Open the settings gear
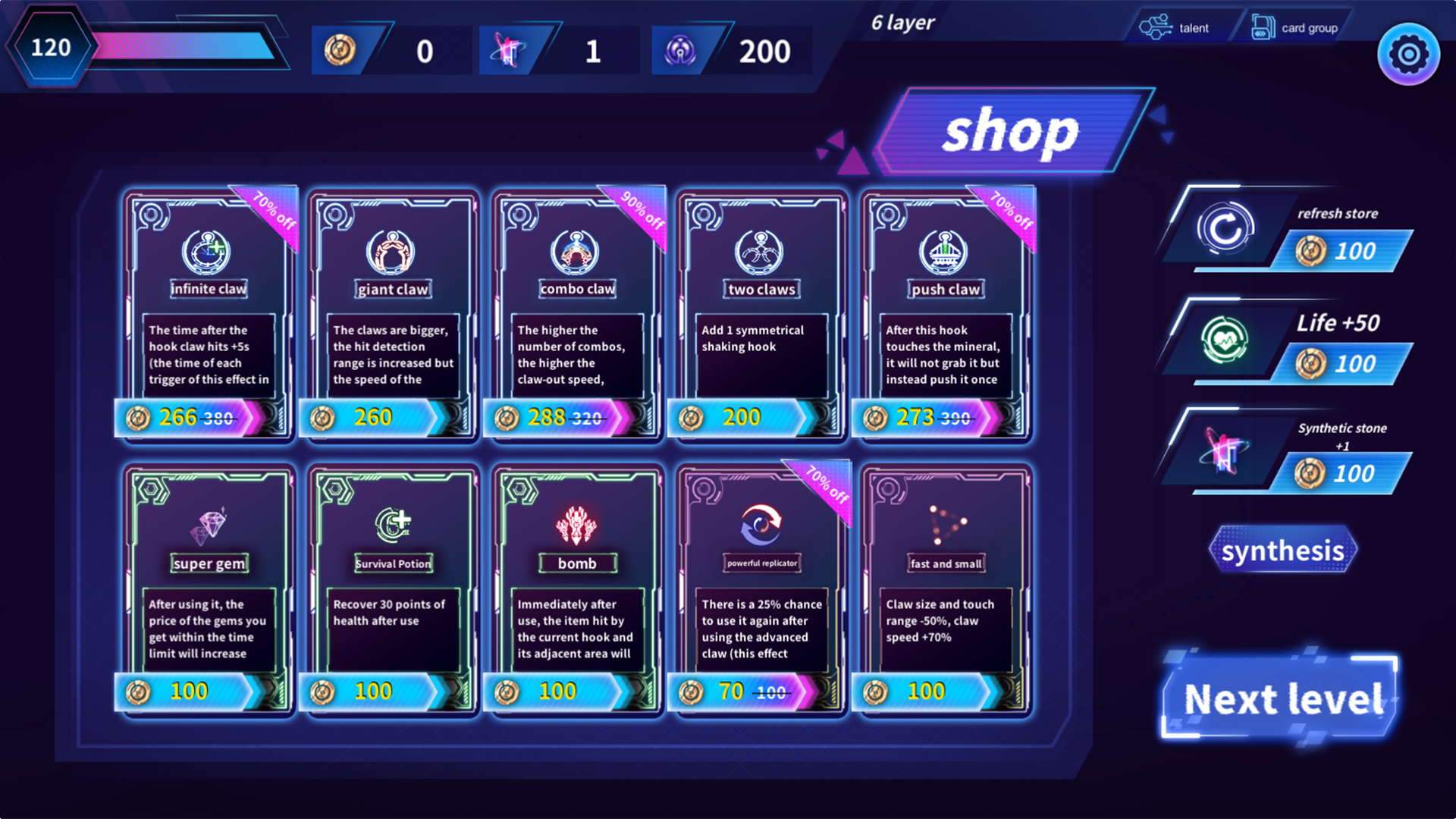1456x819 pixels. 1408,53
